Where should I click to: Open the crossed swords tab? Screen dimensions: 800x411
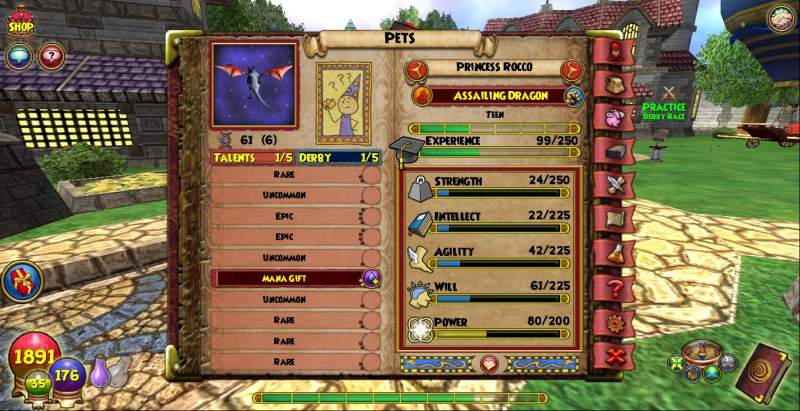[615, 184]
